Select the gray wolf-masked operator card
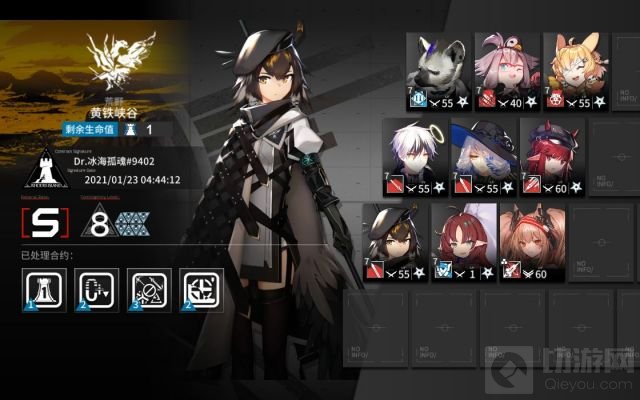 (437, 70)
